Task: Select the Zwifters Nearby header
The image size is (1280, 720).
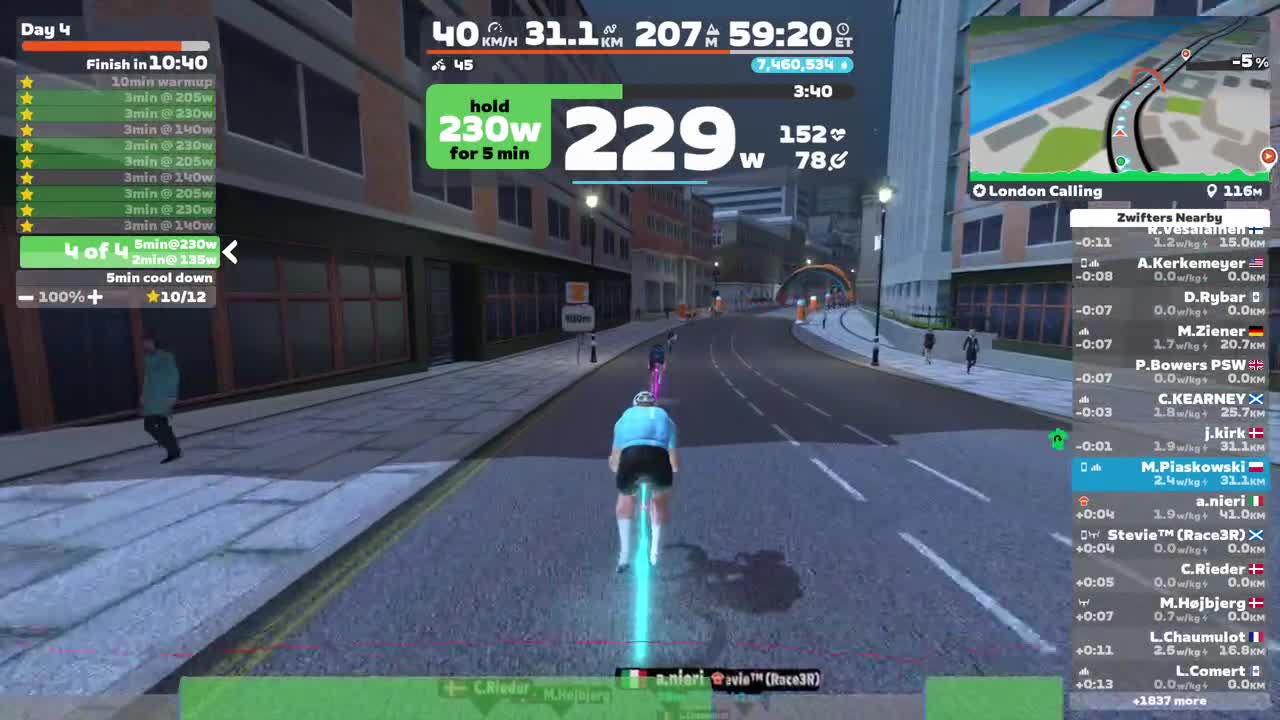Action: (1170, 217)
